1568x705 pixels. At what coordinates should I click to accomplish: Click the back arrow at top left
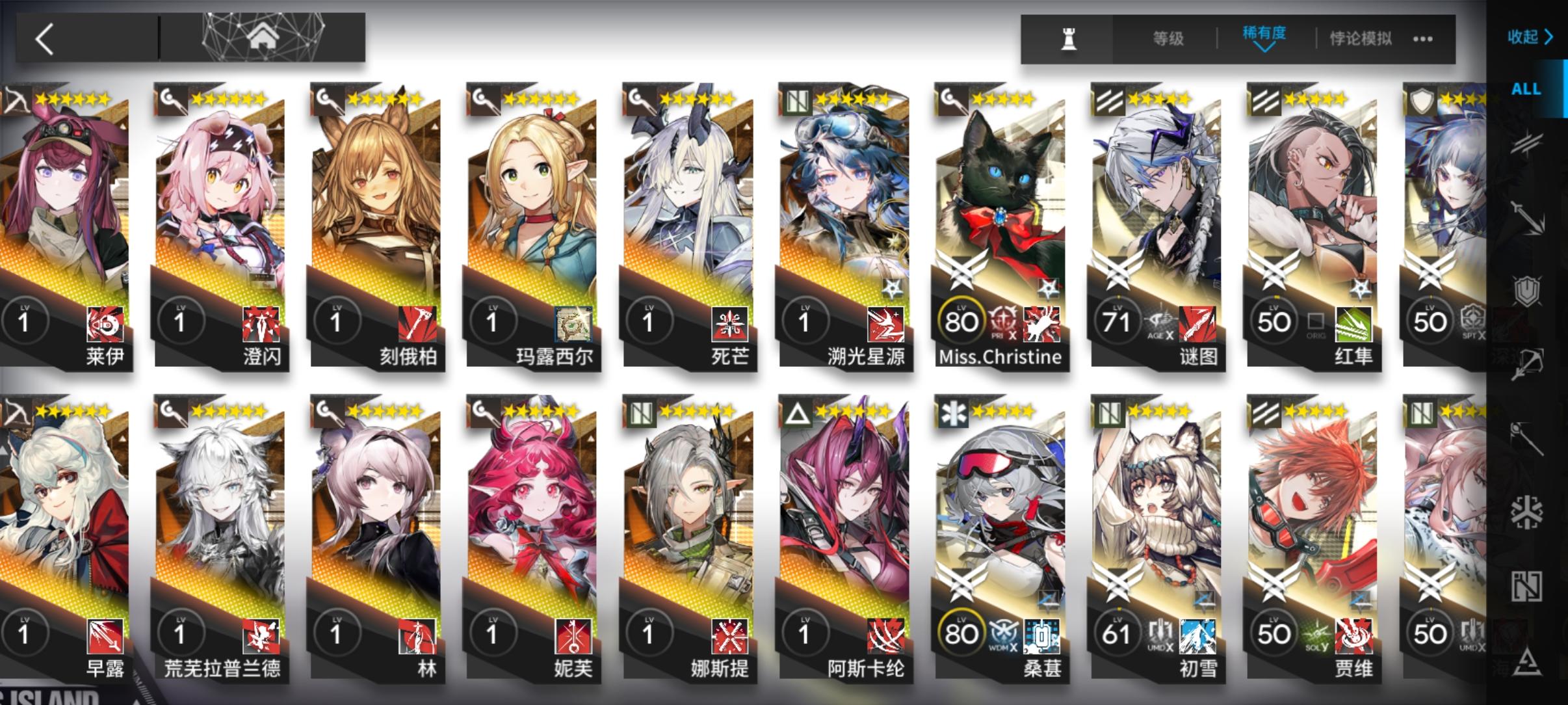[x=46, y=38]
